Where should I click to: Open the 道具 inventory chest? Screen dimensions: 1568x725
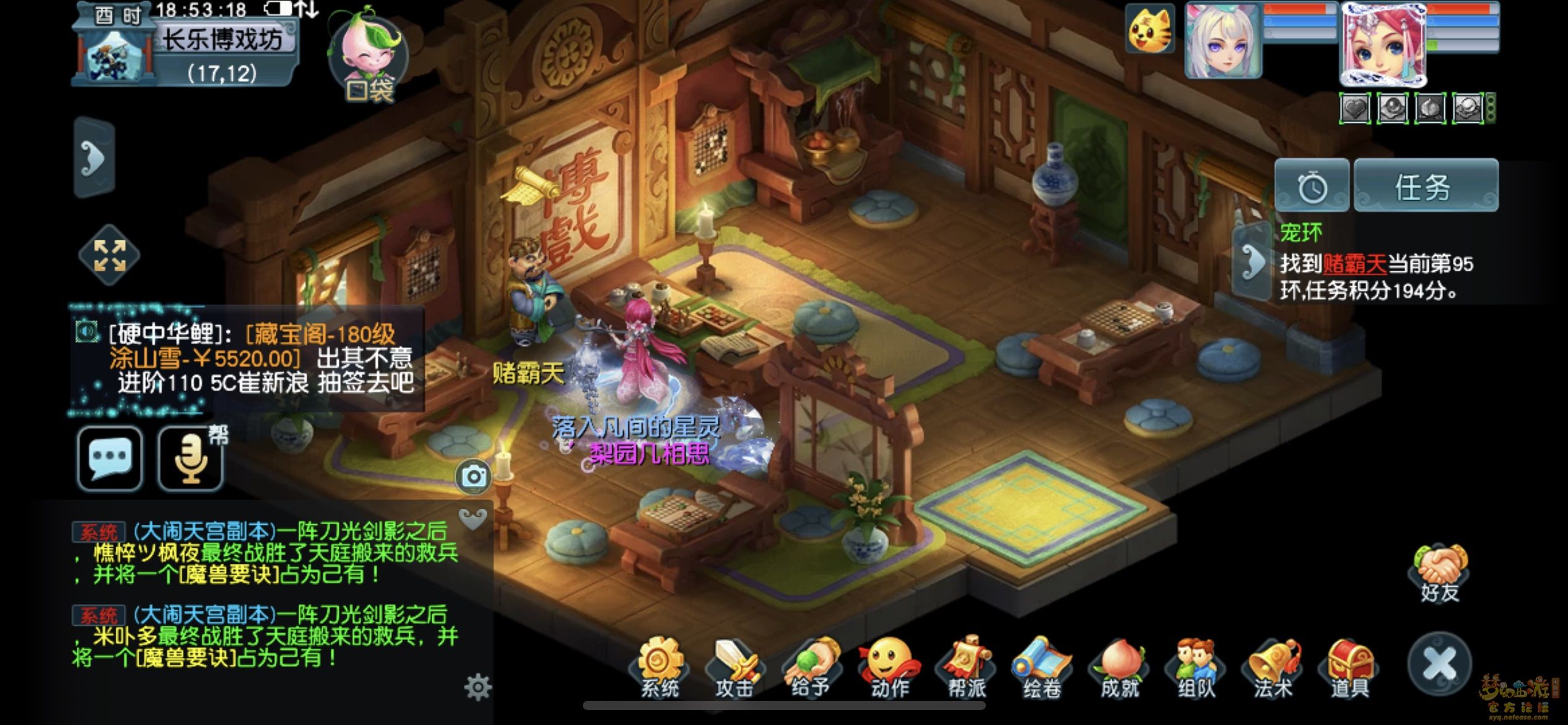point(1350,668)
